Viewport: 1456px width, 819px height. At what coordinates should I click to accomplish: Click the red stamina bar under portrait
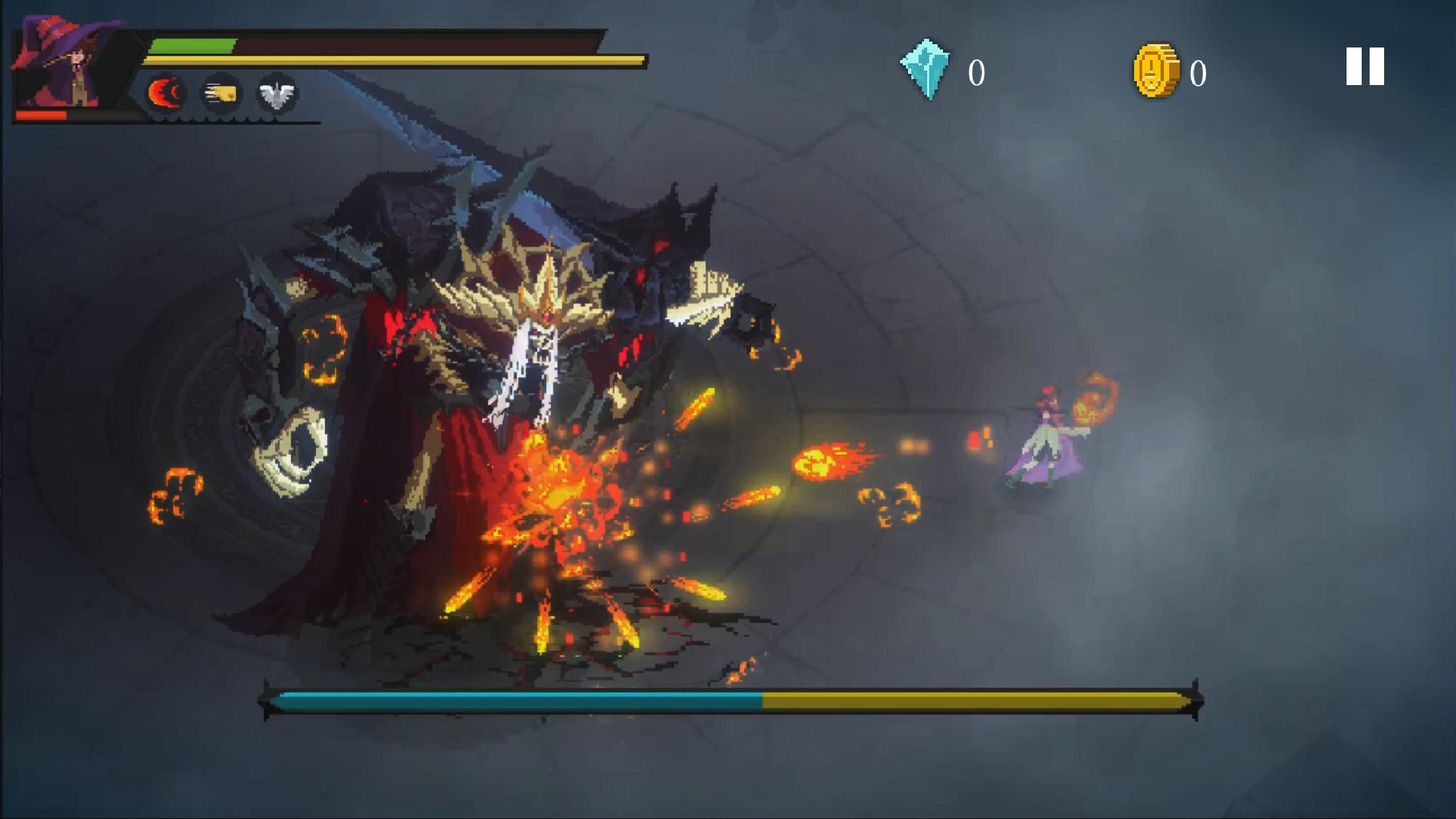tap(41, 115)
